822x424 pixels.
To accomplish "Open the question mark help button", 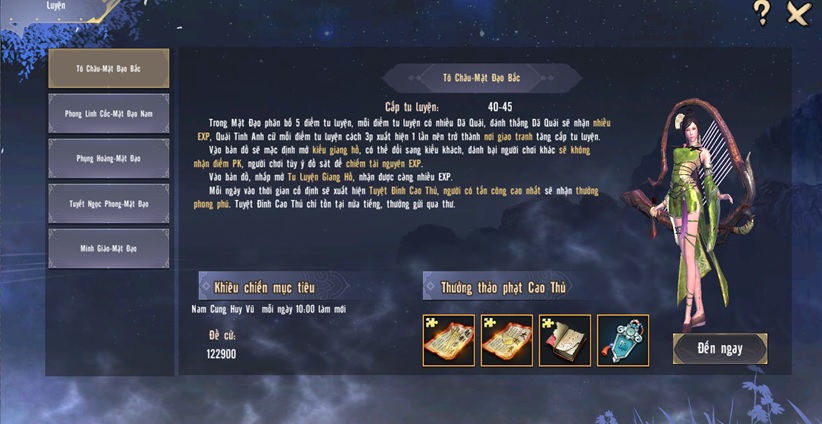I will 762,13.
